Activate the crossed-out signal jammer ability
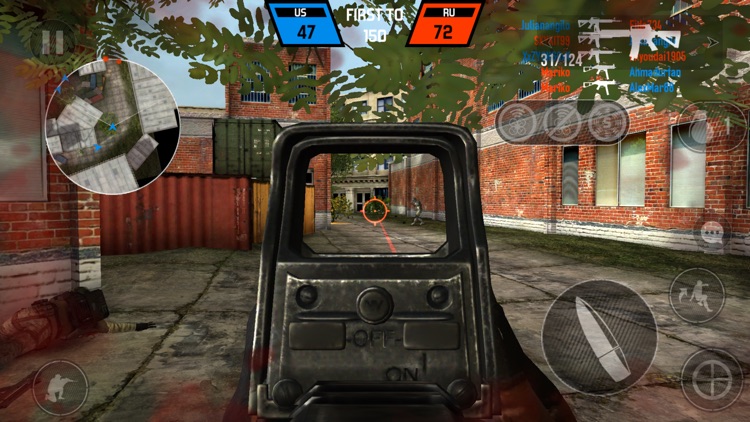Image resolution: width=750 pixels, height=422 pixels. (562, 122)
